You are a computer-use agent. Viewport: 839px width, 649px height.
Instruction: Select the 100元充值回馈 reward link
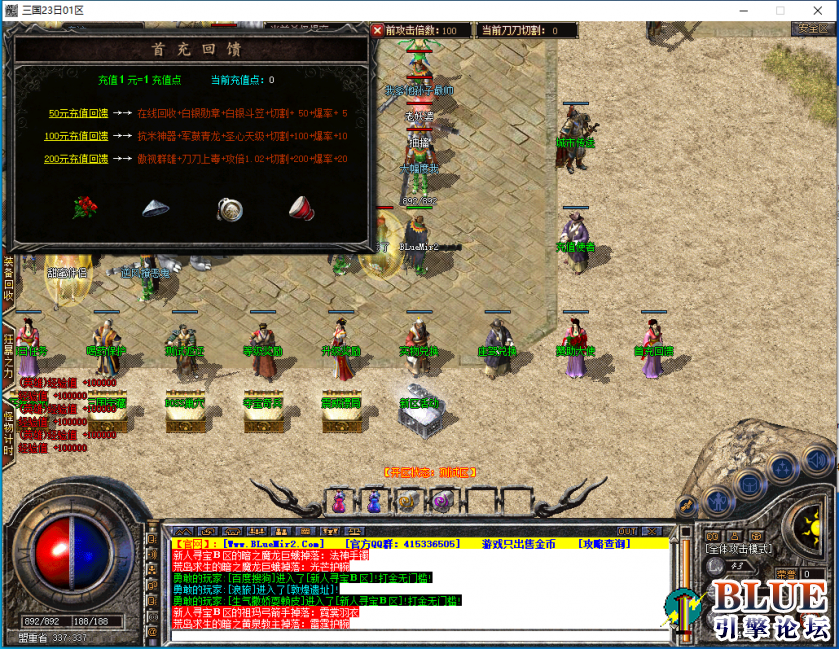[x=76, y=136]
